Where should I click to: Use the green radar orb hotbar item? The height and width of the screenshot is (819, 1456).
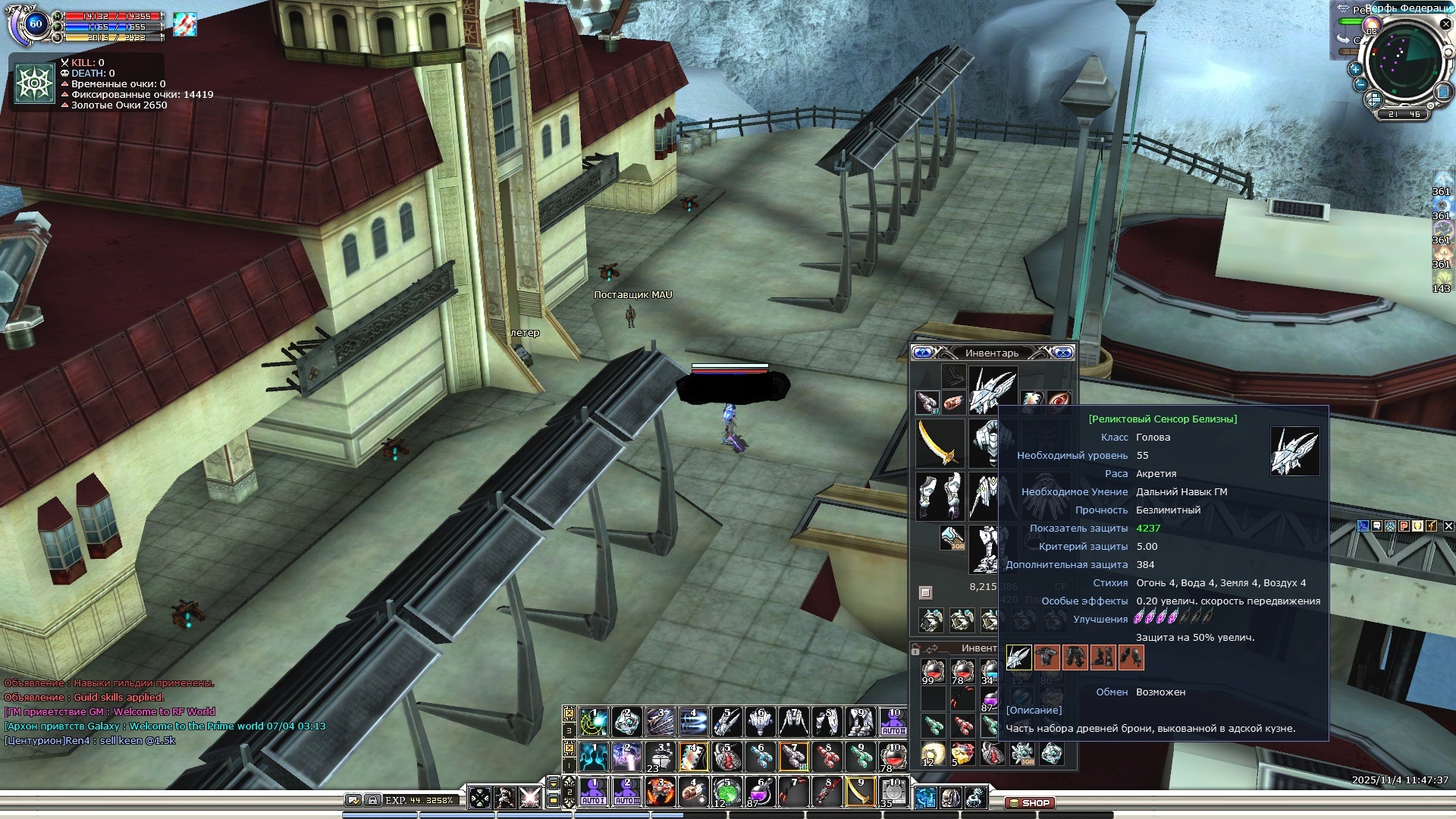pyautogui.click(x=726, y=792)
